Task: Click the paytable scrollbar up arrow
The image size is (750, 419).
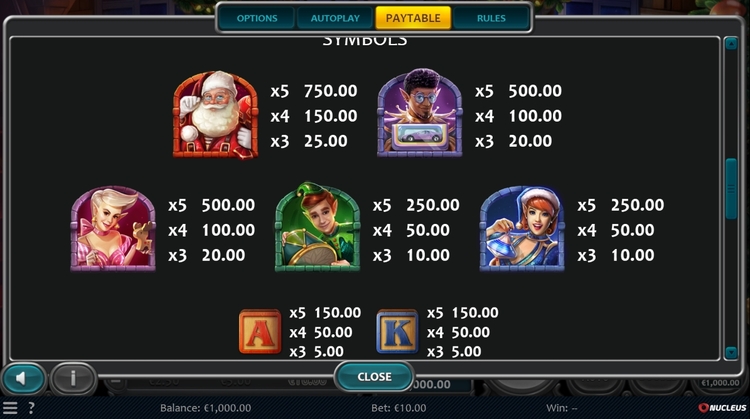Action: [731, 45]
